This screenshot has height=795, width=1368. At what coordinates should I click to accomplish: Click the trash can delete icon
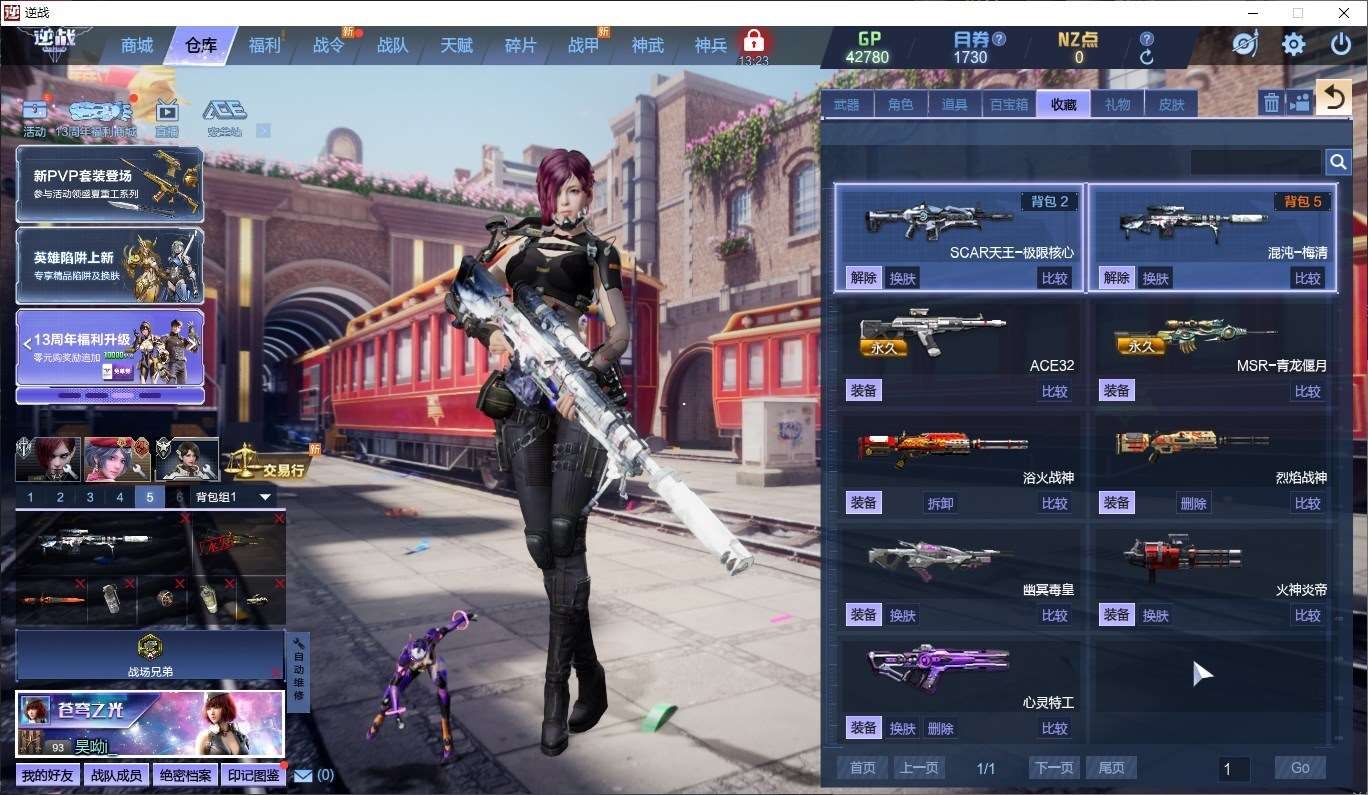1271,102
